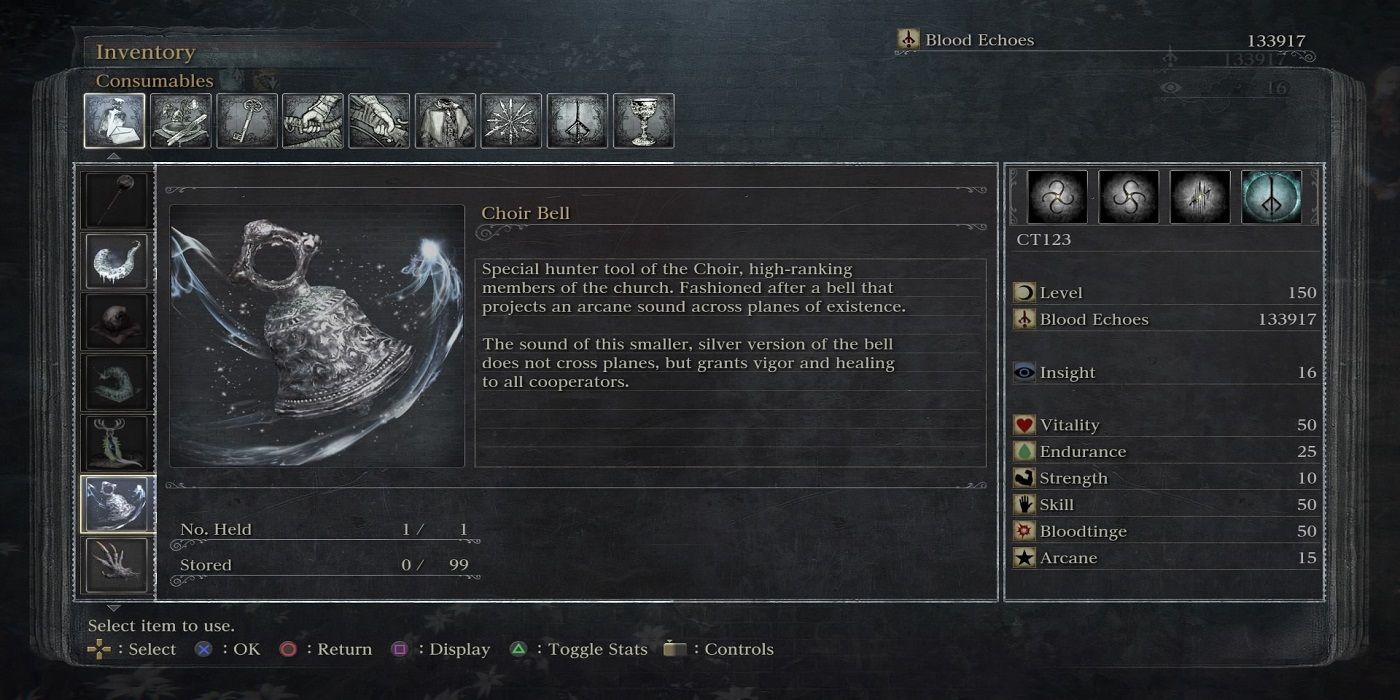Select the claw-mark rune slot
The image size is (1400, 700).
[x=1200, y=197]
